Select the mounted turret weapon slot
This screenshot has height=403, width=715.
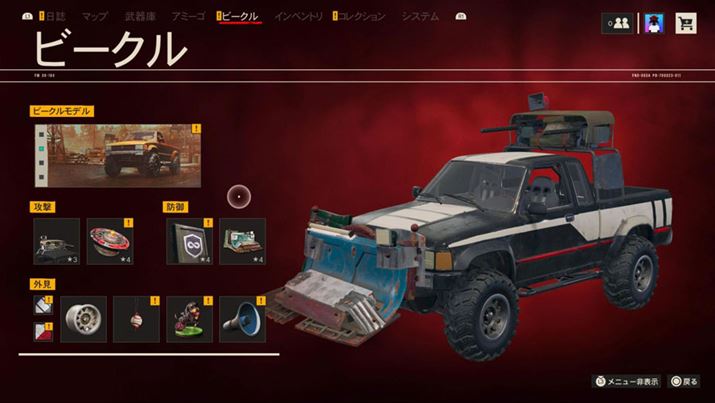[x=56, y=241]
